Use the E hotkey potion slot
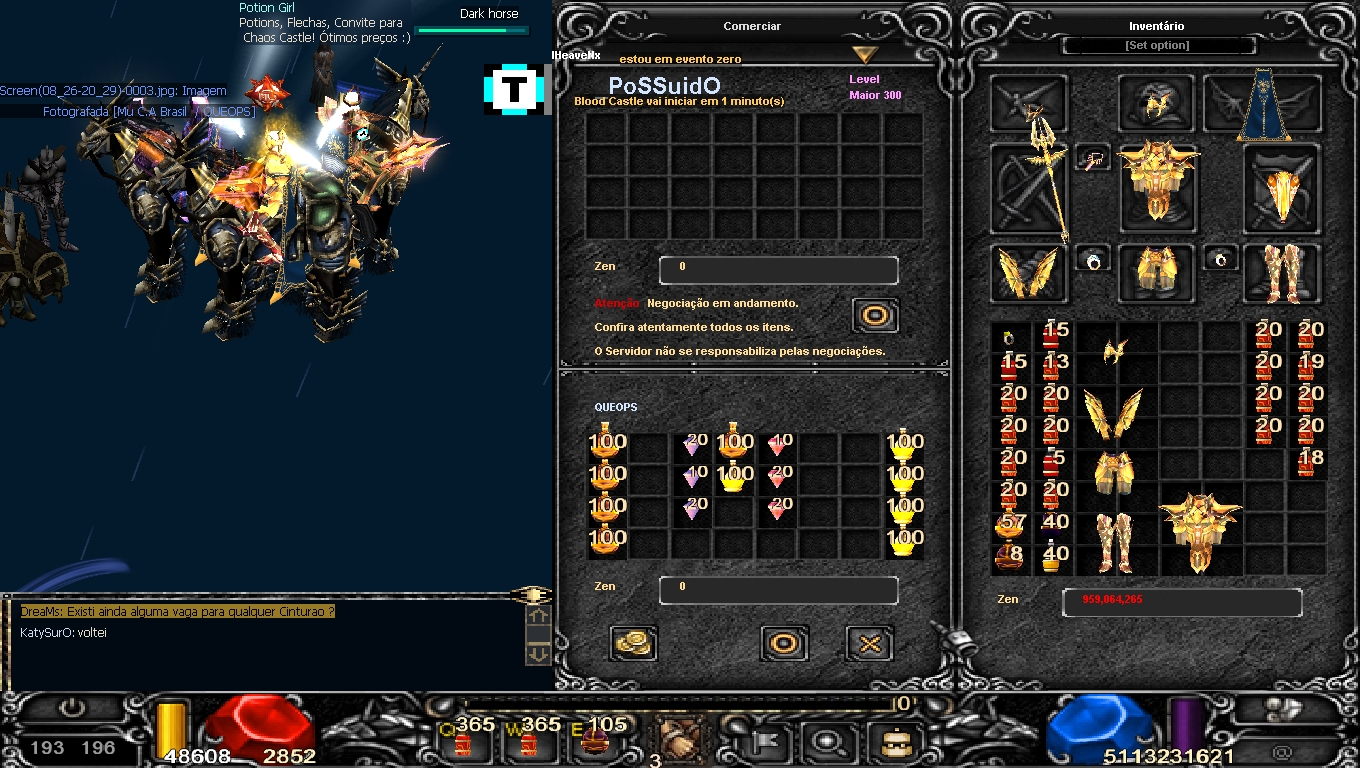The height and width of the screenshot is (768, 1360). click(x=596, y=740)
